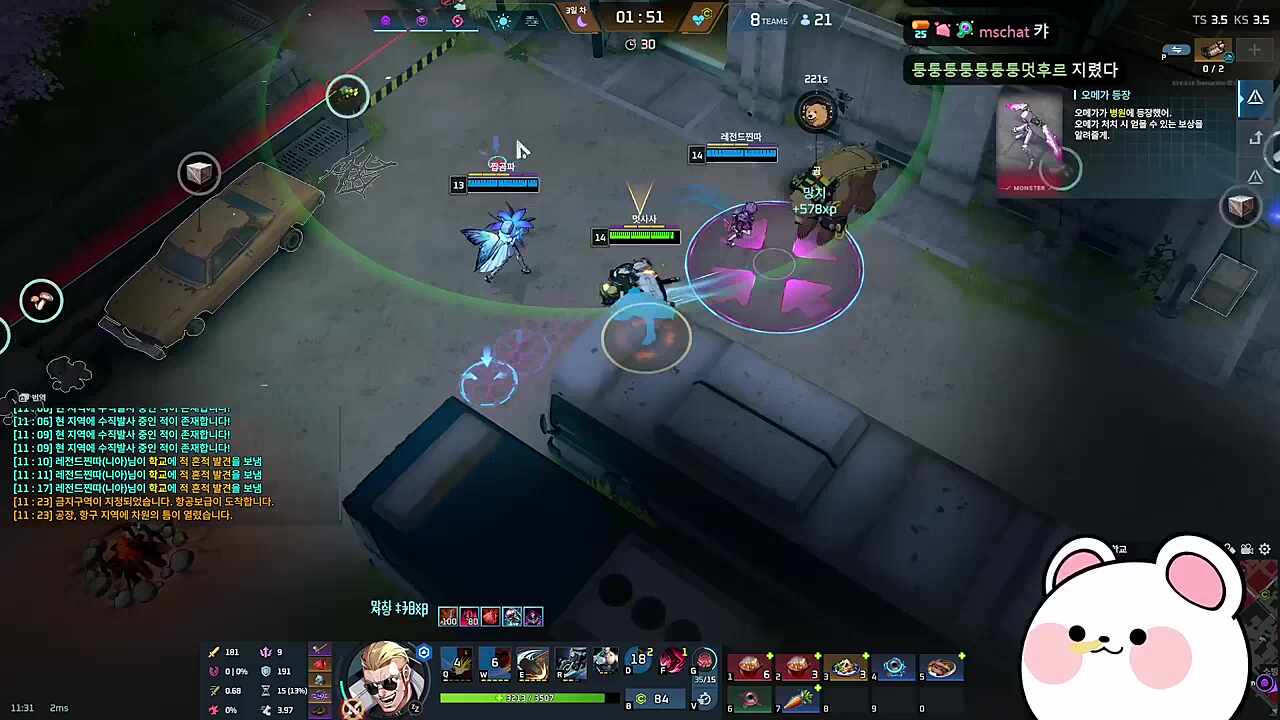The width and height of the screenshot is (1280, 720).
Task: Select the food item in slot 1
Action: (x=750, y=667)
